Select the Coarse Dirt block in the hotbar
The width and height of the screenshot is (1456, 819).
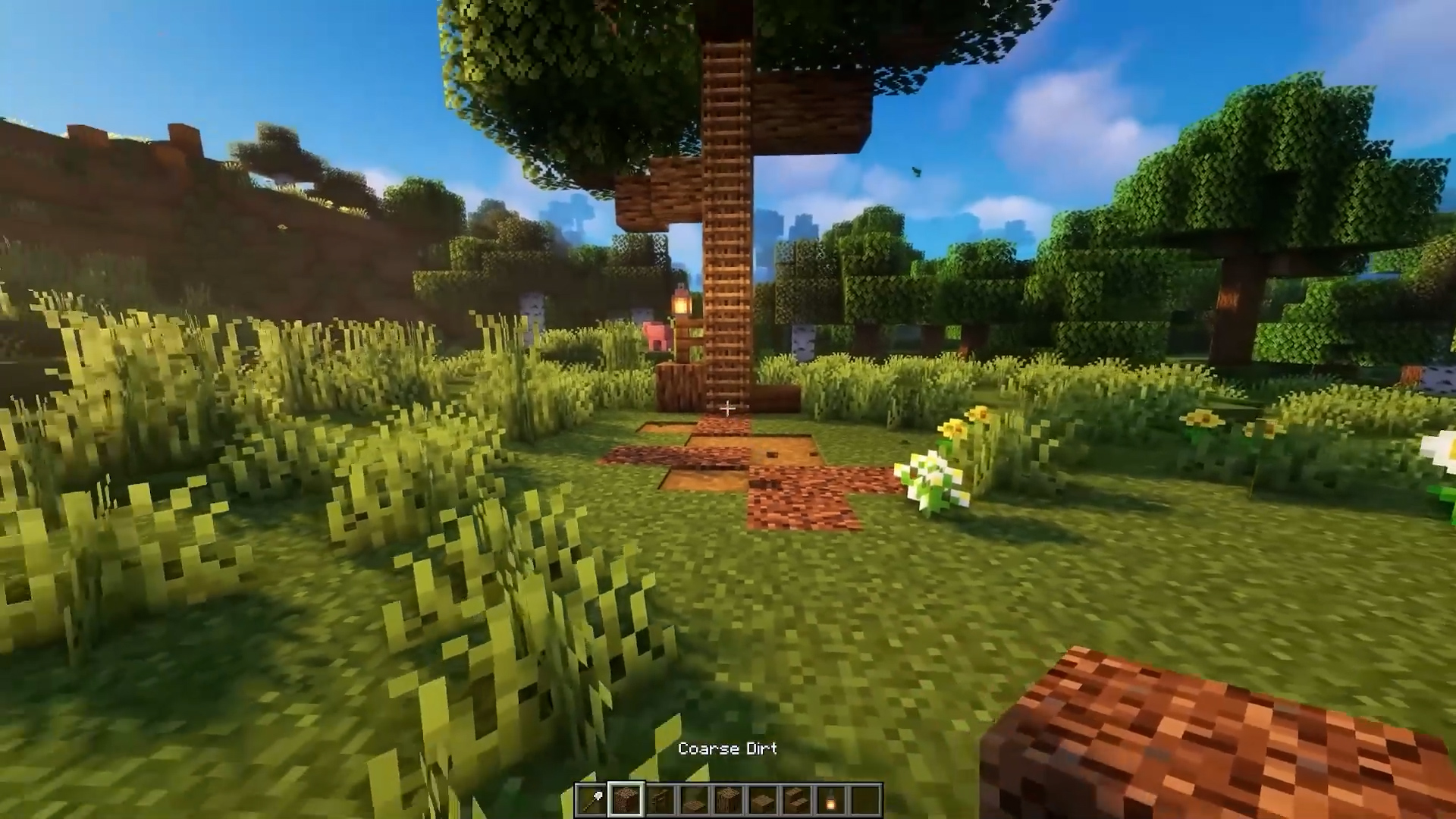[x=626, y=800]
